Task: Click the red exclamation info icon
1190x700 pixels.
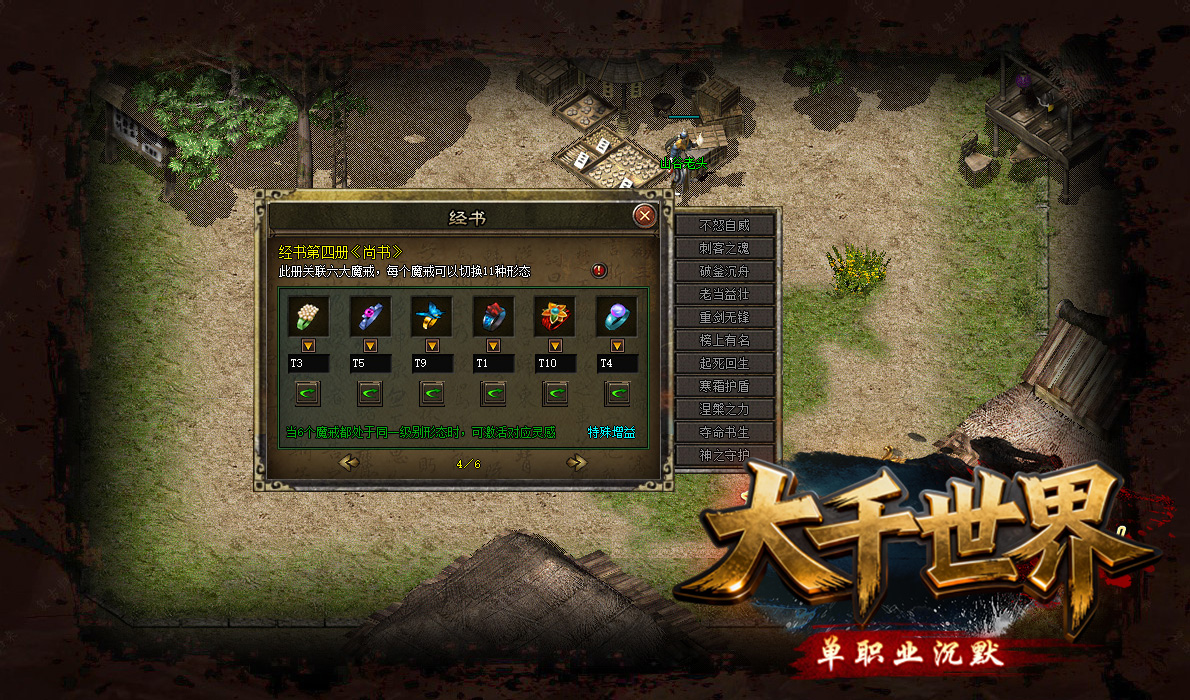Action: (x=599, y=271)
